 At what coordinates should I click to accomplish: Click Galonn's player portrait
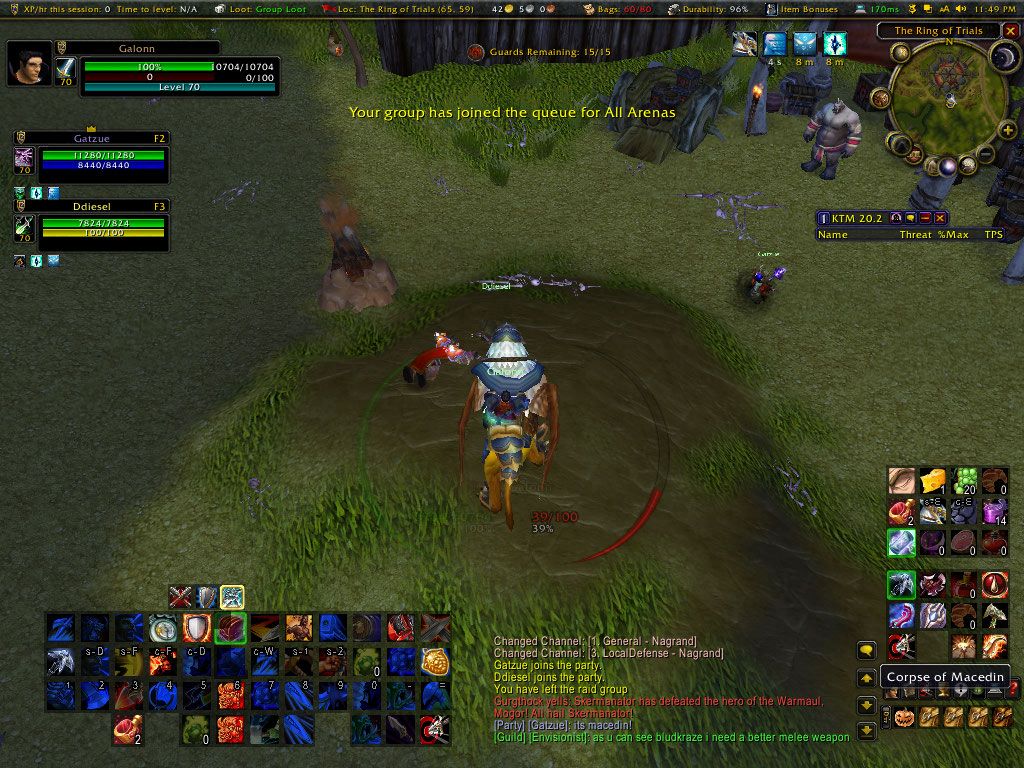tap(27, 65)
